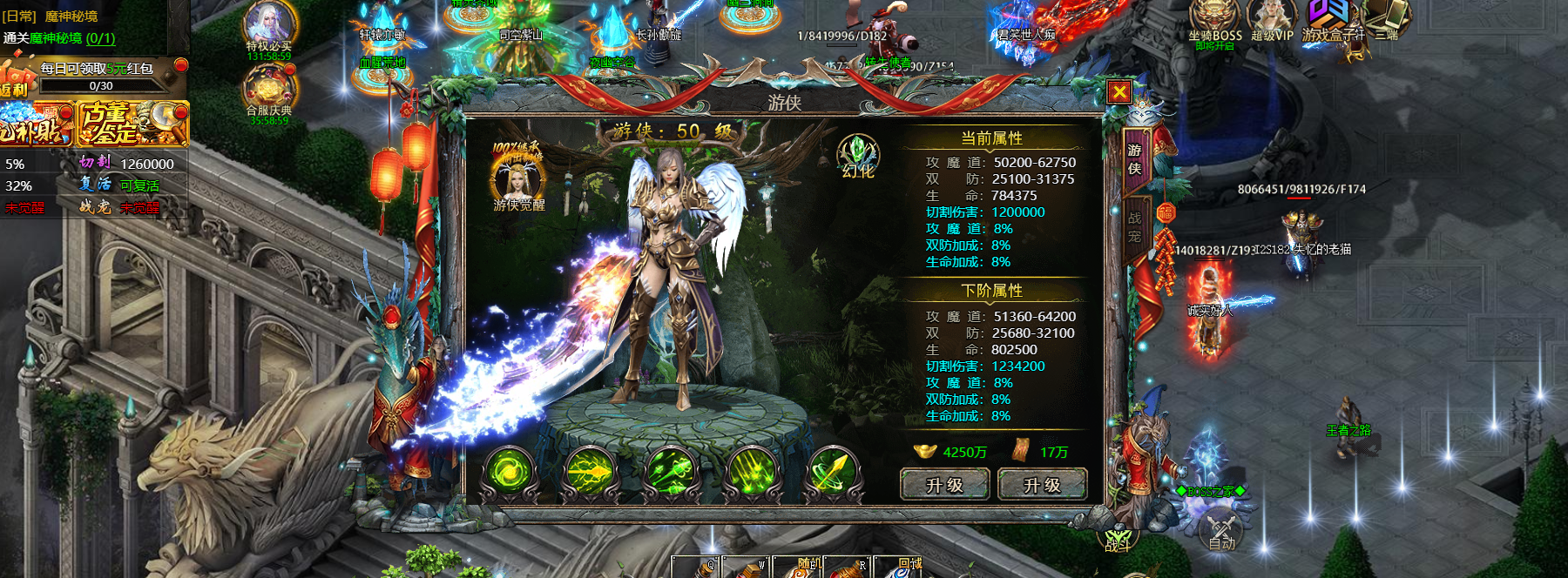Select the 游侠 side tab

(x=1134, y=159)
